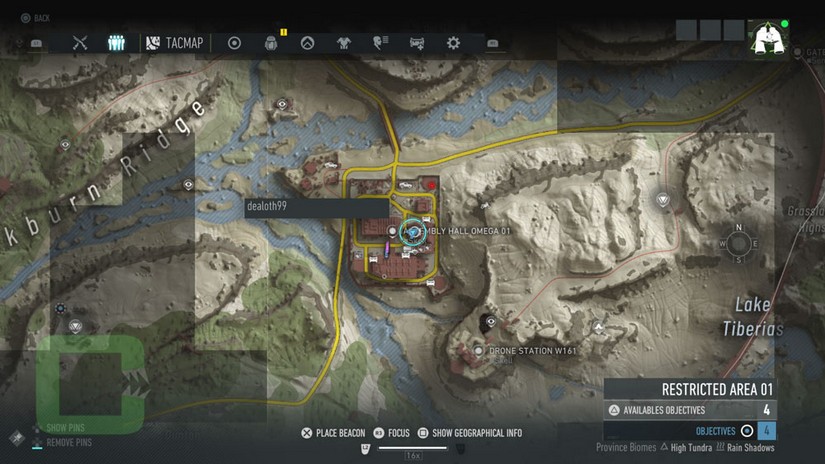Click the player avatar in top-right corner
Viewport: 825px width, 464px height.
pyautogui.click(x=769, y=39)
